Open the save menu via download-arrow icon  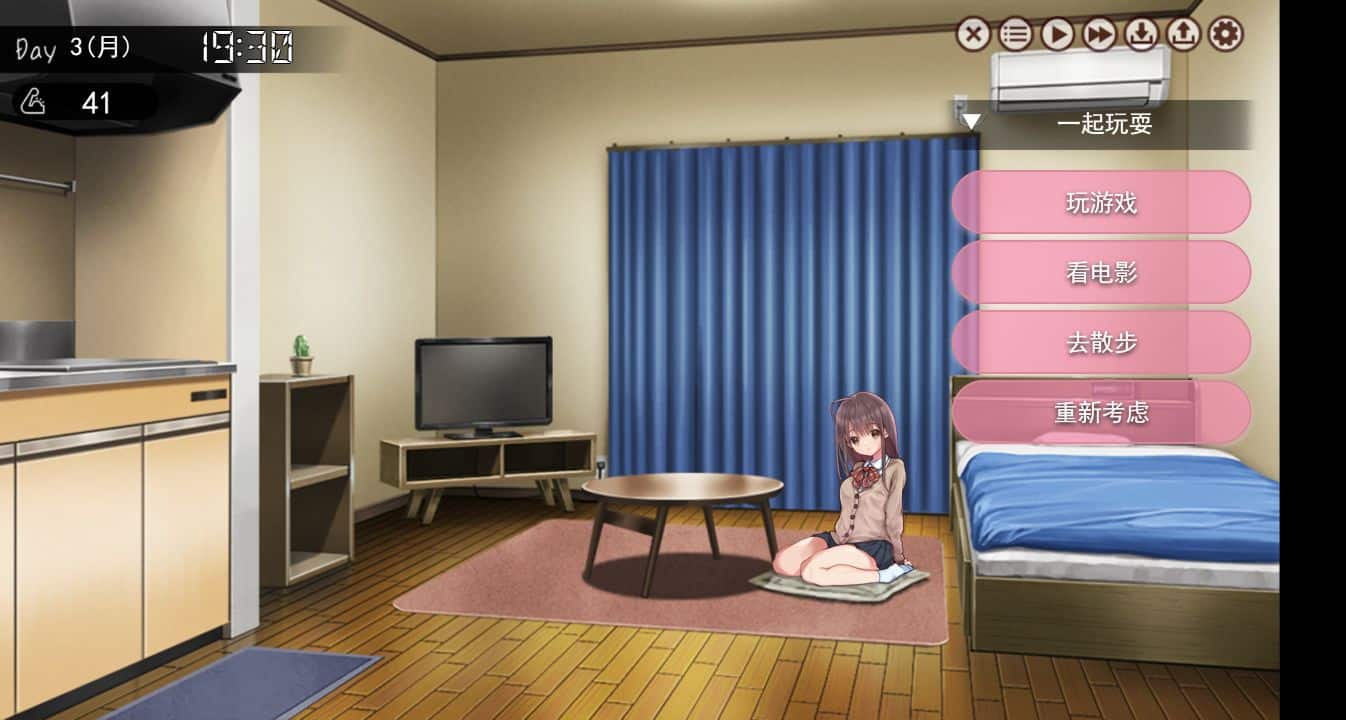tap(1141, 35)
